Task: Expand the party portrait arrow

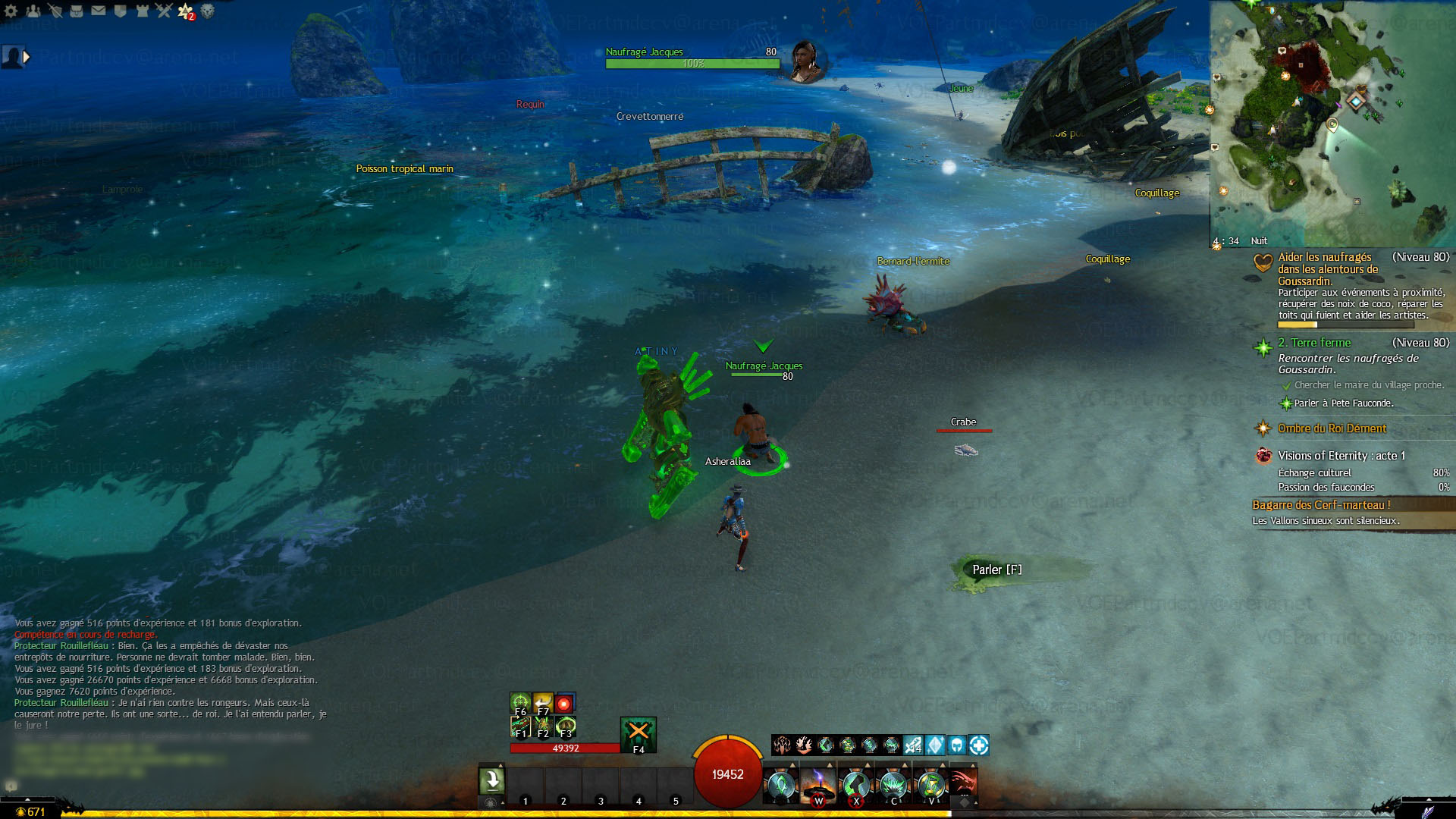Action: tap(27, 57)
